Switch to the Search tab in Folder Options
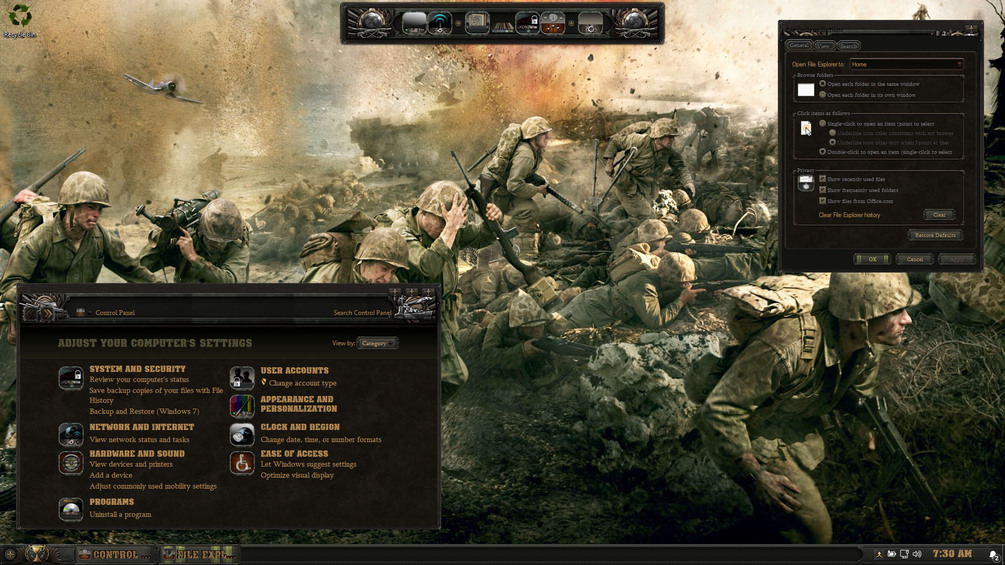The height and width of the screenshot is (565, 1005). (848, 46)
